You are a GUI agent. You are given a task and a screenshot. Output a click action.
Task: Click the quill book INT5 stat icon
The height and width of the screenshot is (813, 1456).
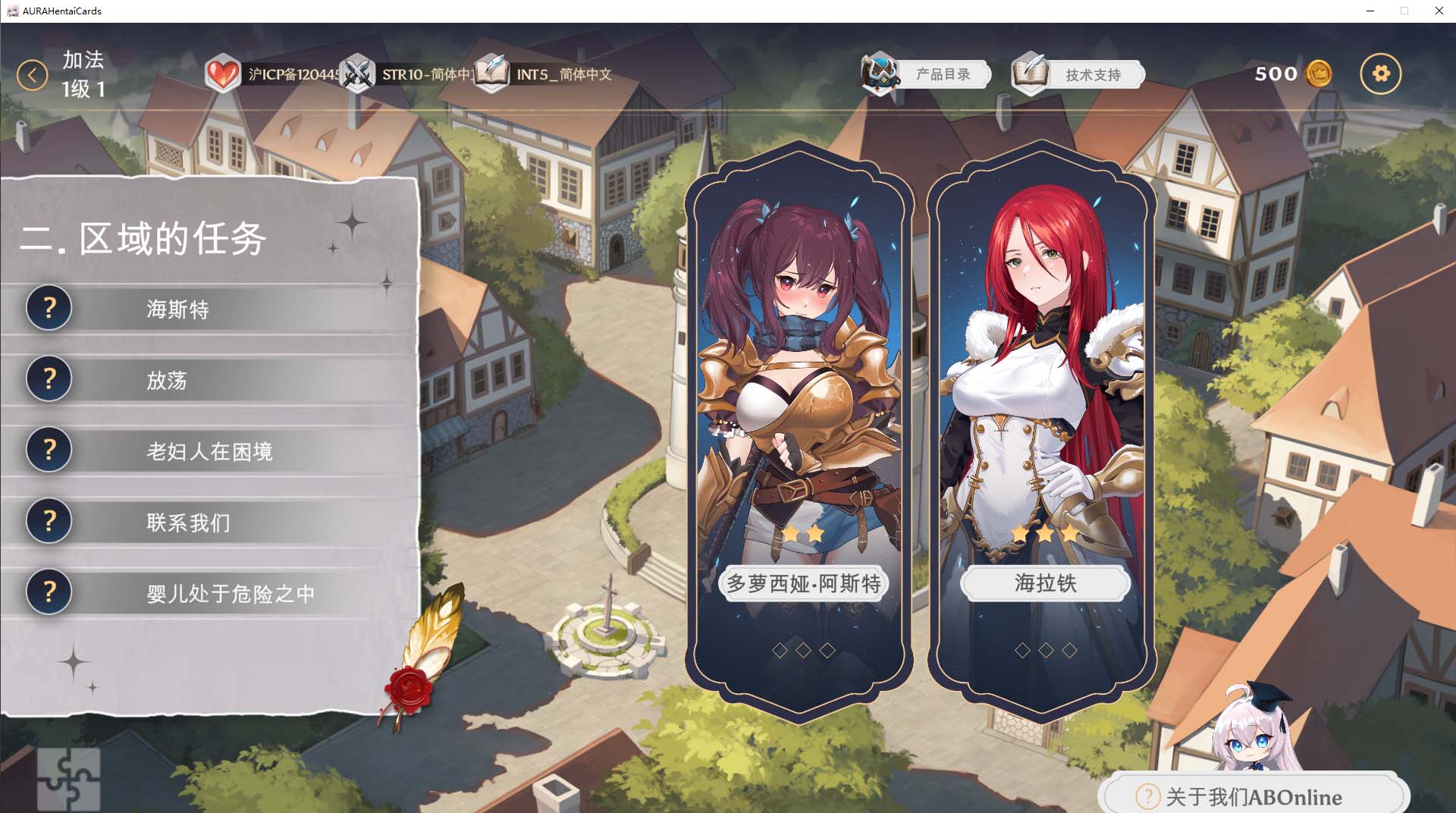pyautogui.click(x=492, y=74)
